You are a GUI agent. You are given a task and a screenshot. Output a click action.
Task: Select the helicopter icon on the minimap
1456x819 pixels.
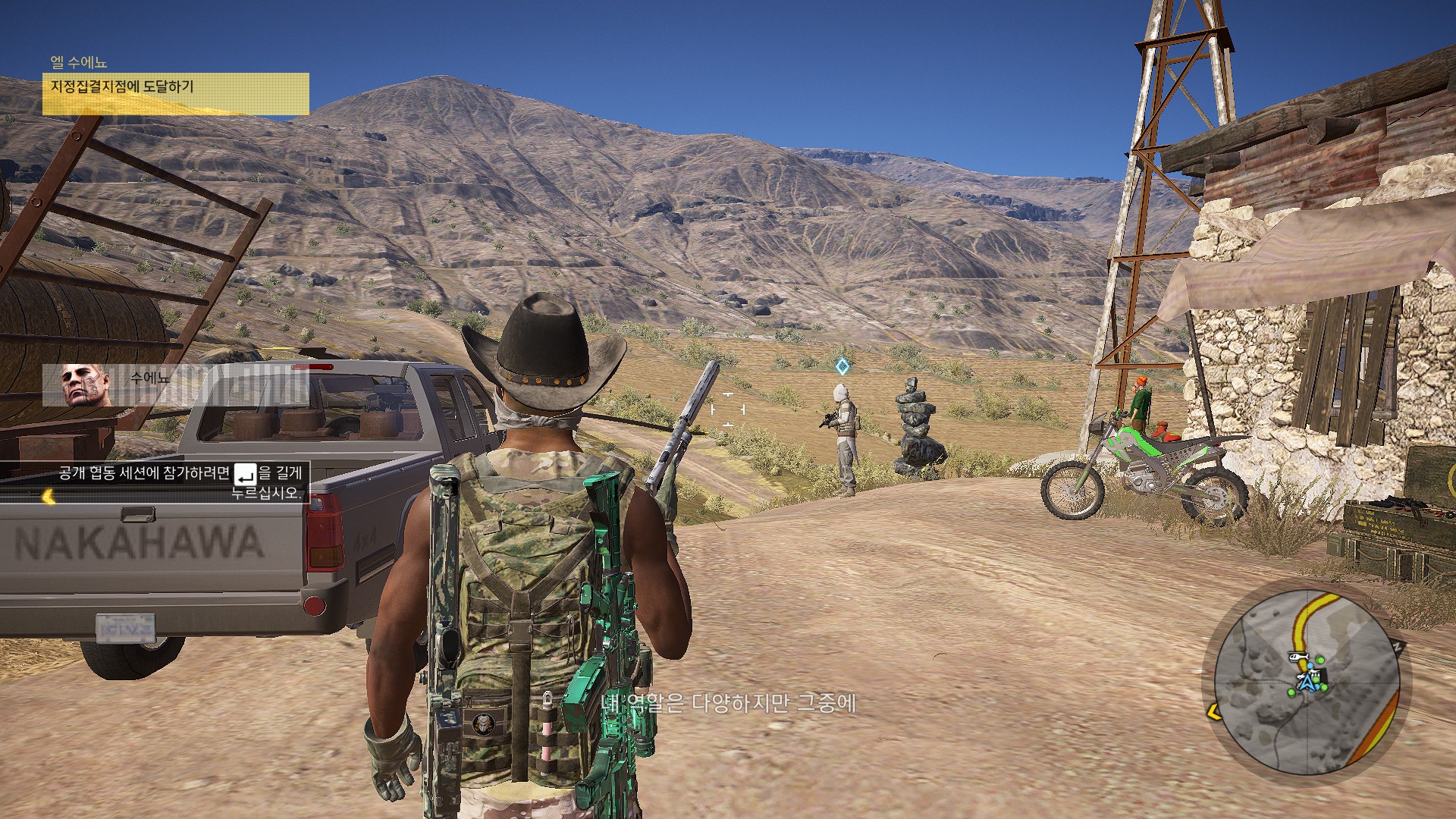click(1299, 657)
